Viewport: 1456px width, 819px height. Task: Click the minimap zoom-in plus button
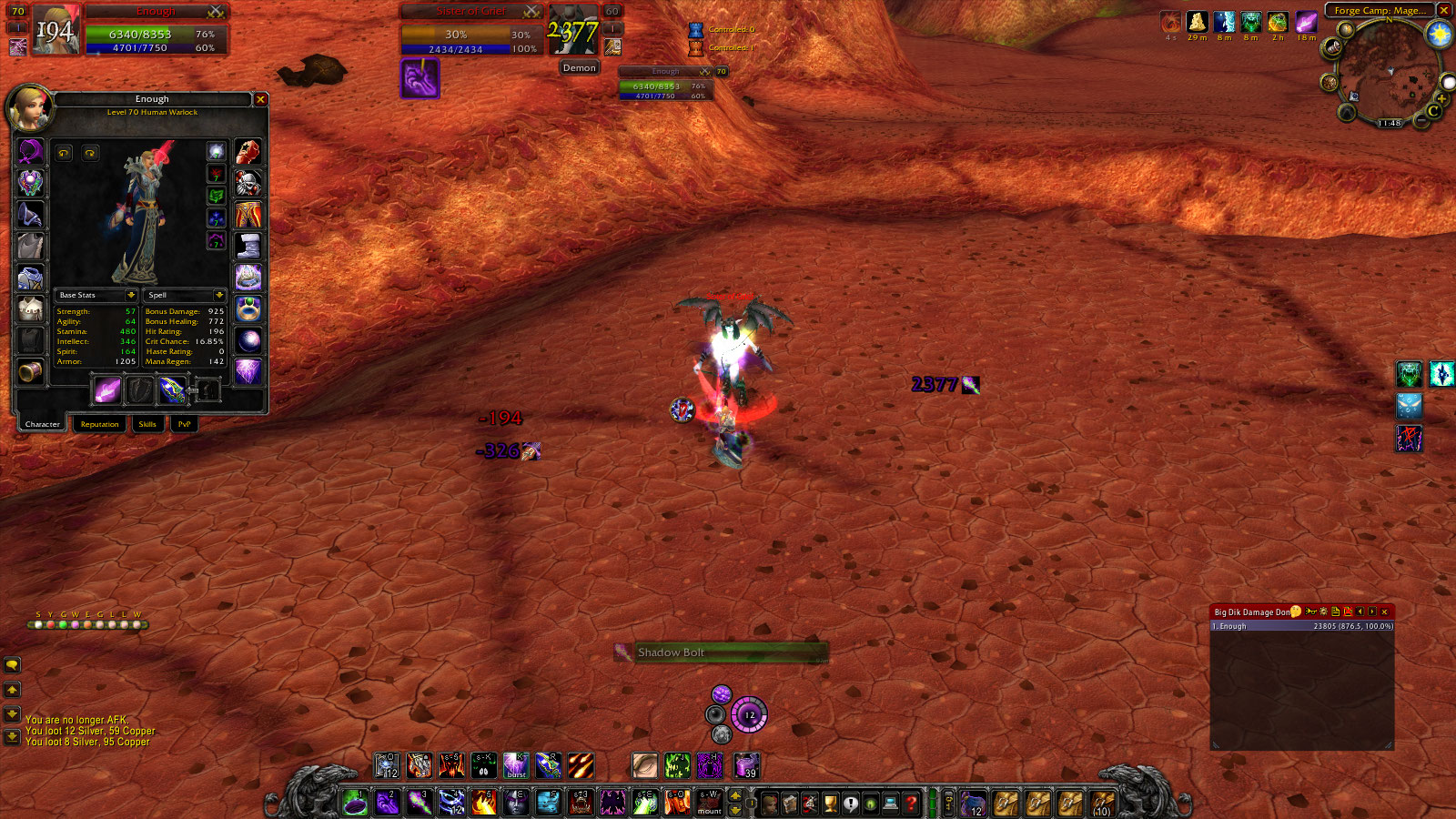click(1442, 99)
